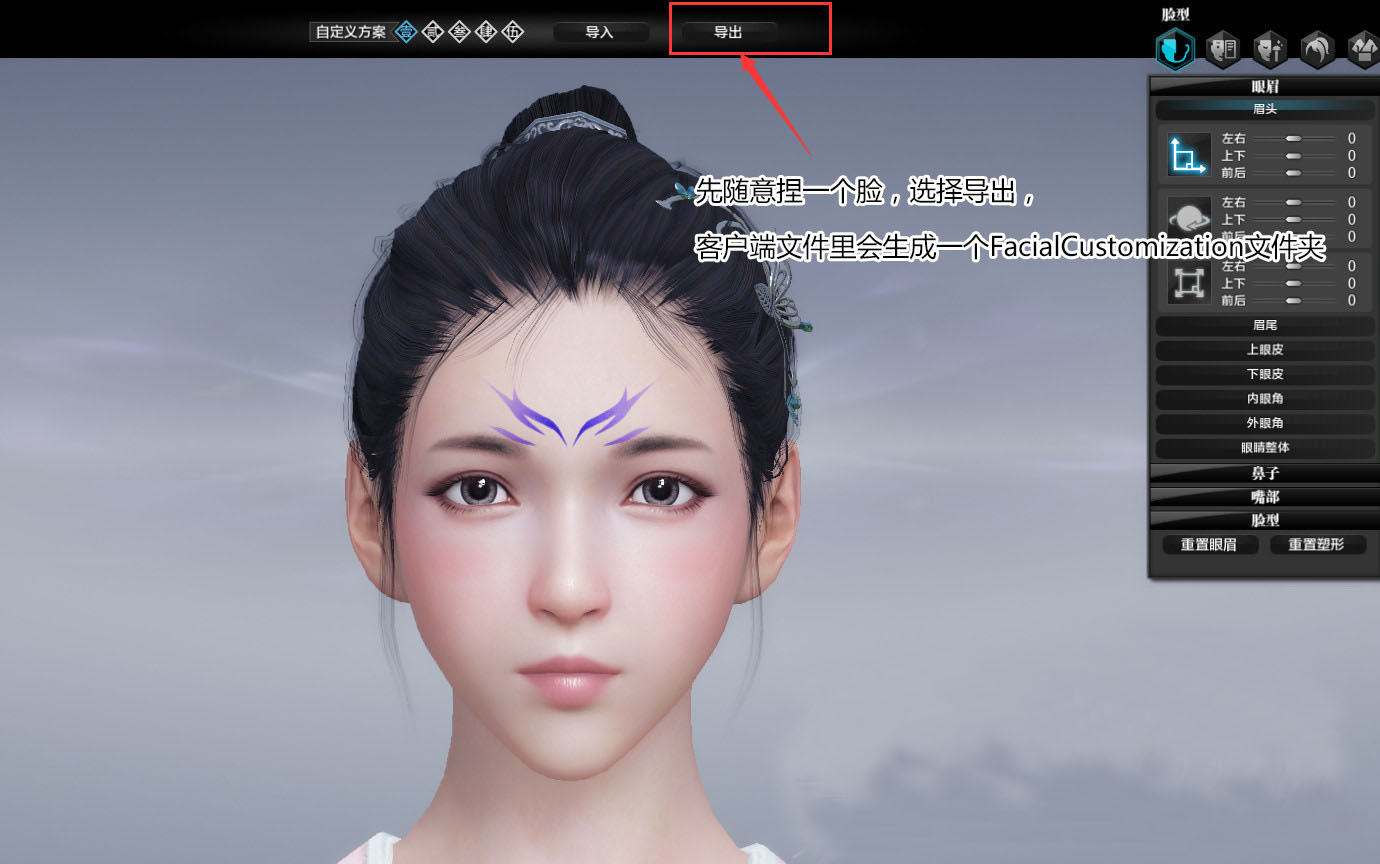The image size is (1380, 864).
Task: Open the 脸型 face shape section
Action: point(1264,520)
